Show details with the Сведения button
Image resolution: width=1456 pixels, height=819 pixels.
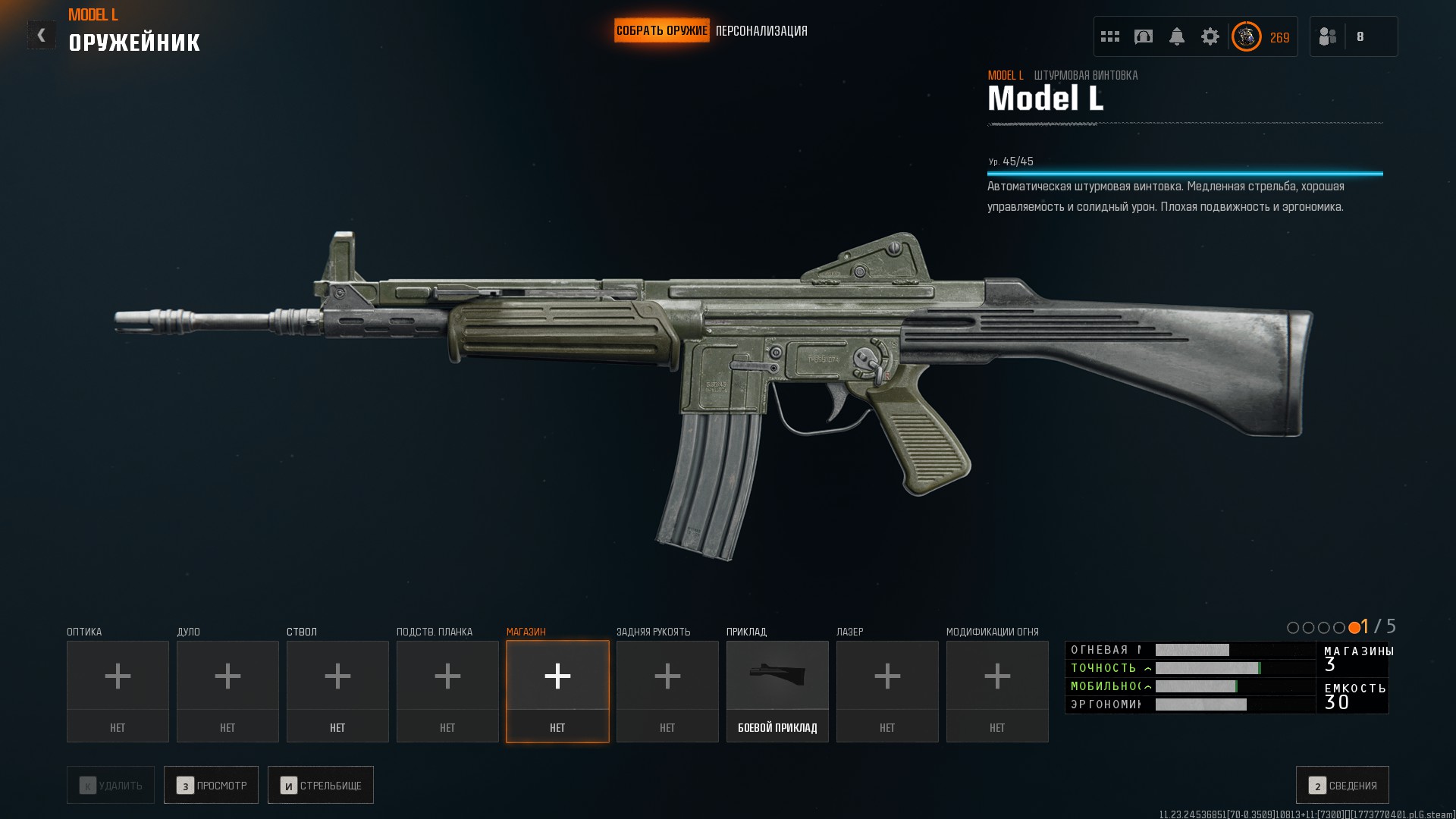click(1342, 785)
